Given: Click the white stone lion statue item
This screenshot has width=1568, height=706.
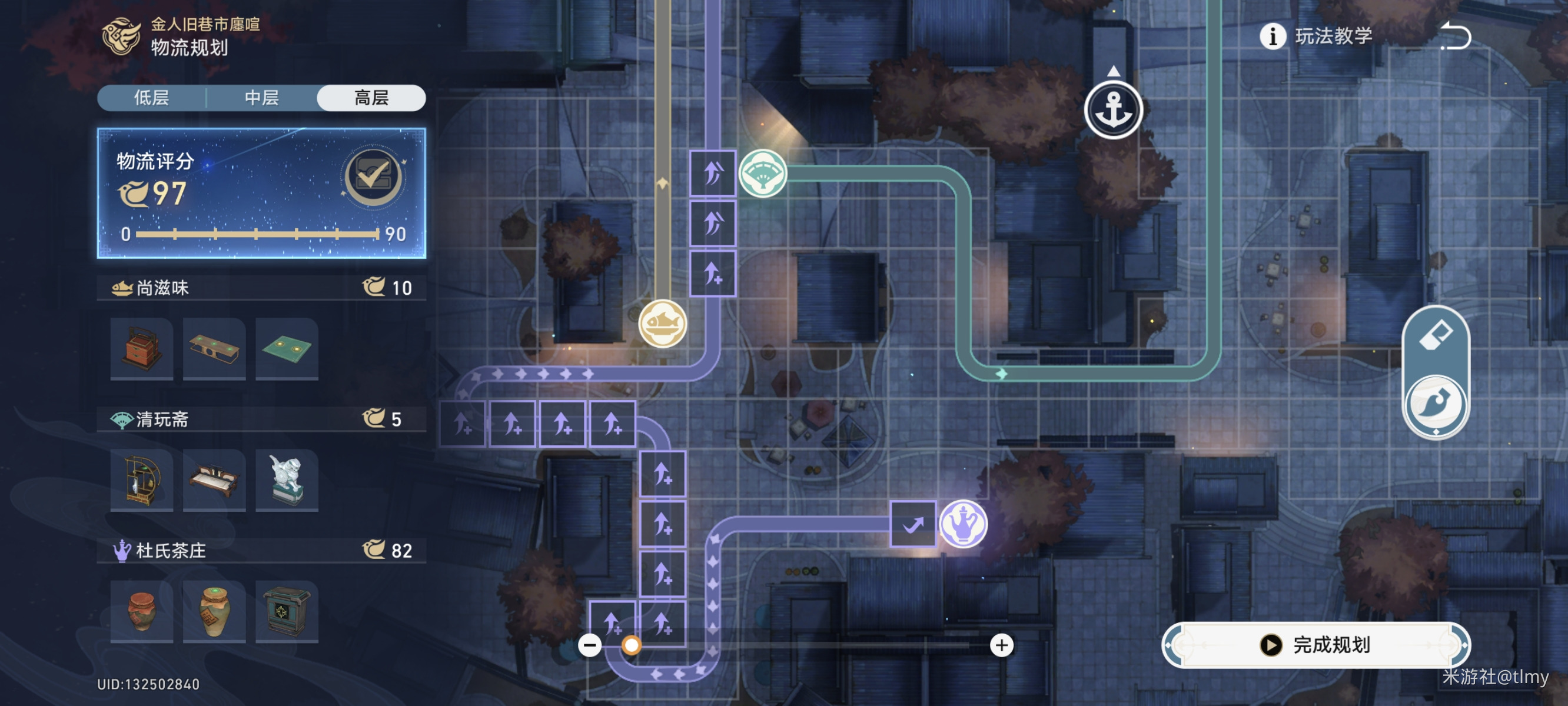Looking at the screenshot, I should [287, 480].
